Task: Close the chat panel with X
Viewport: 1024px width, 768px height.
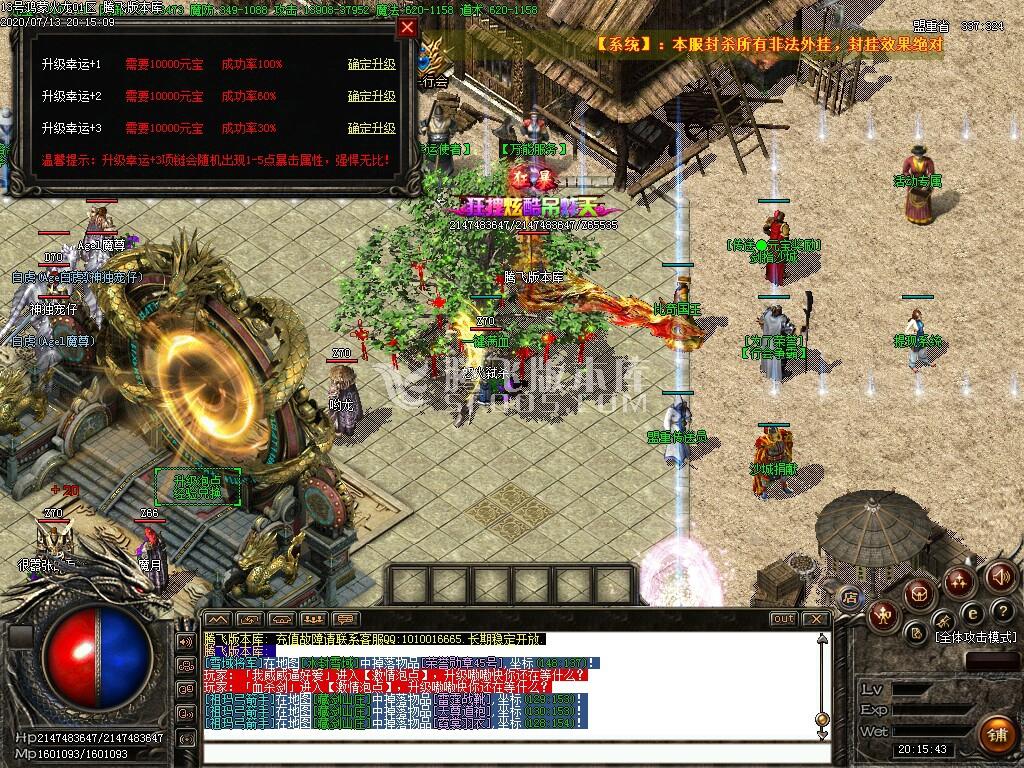Action: coord(817,619)
